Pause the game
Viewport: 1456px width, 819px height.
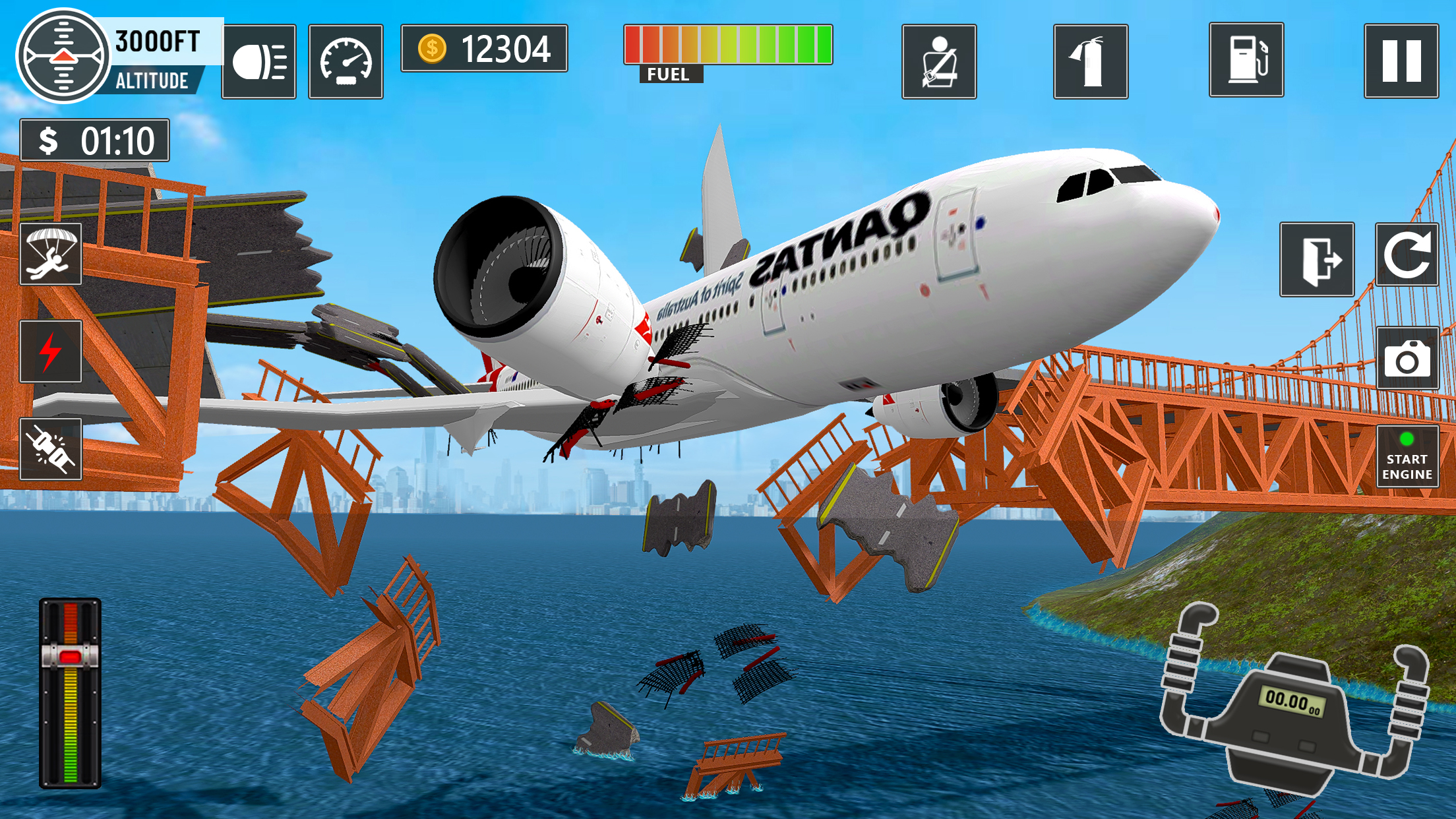[x=1401, y=63]
